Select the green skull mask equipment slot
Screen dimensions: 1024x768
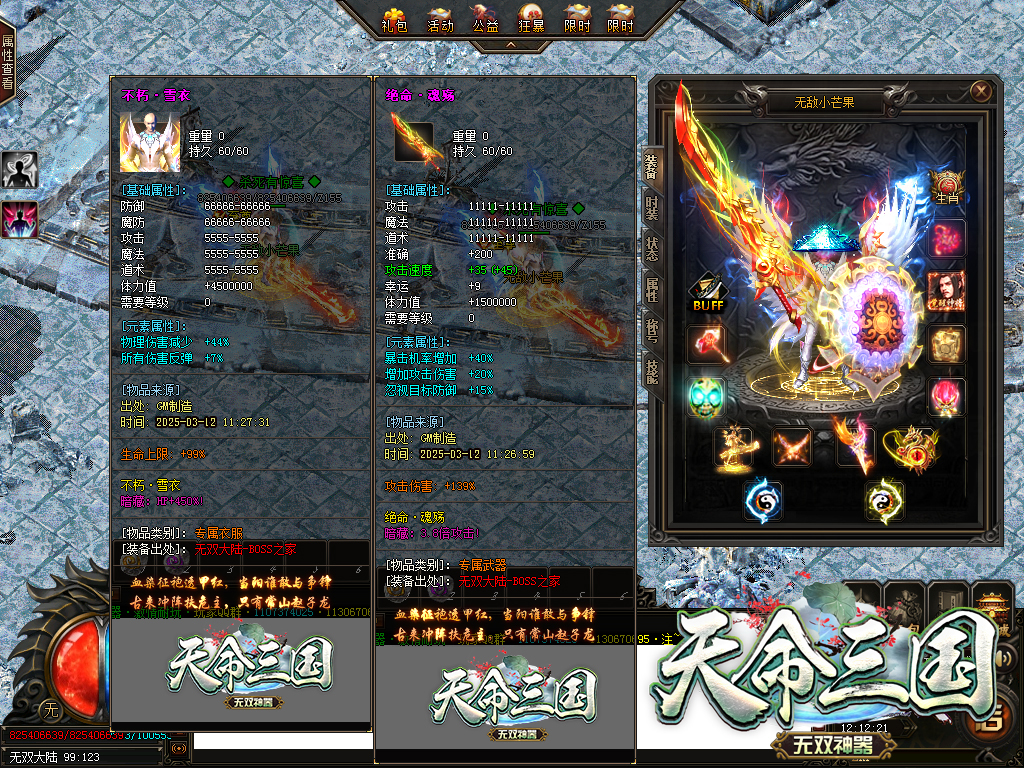click(x=706, y=396)
